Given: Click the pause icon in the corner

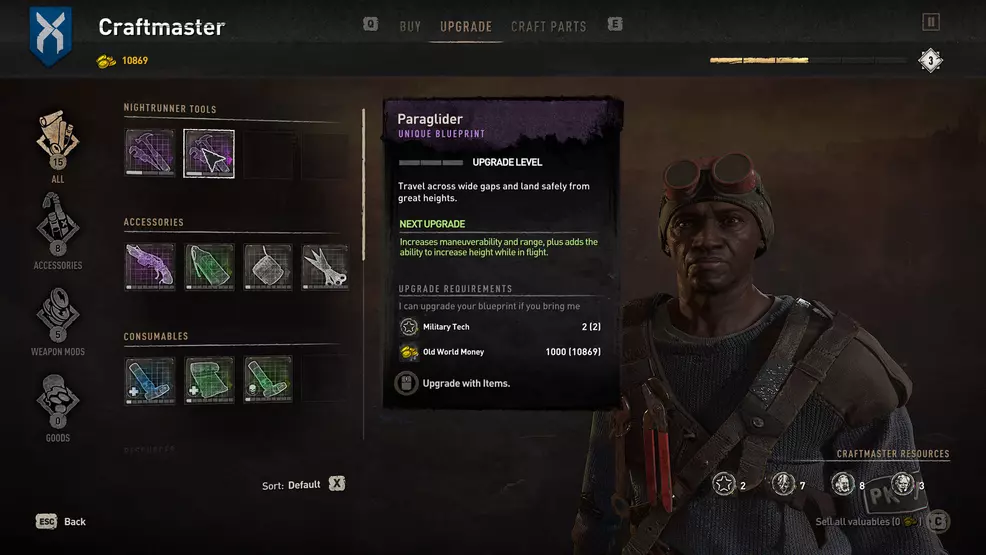Looking at the screenshot, I should pos(931,22).
